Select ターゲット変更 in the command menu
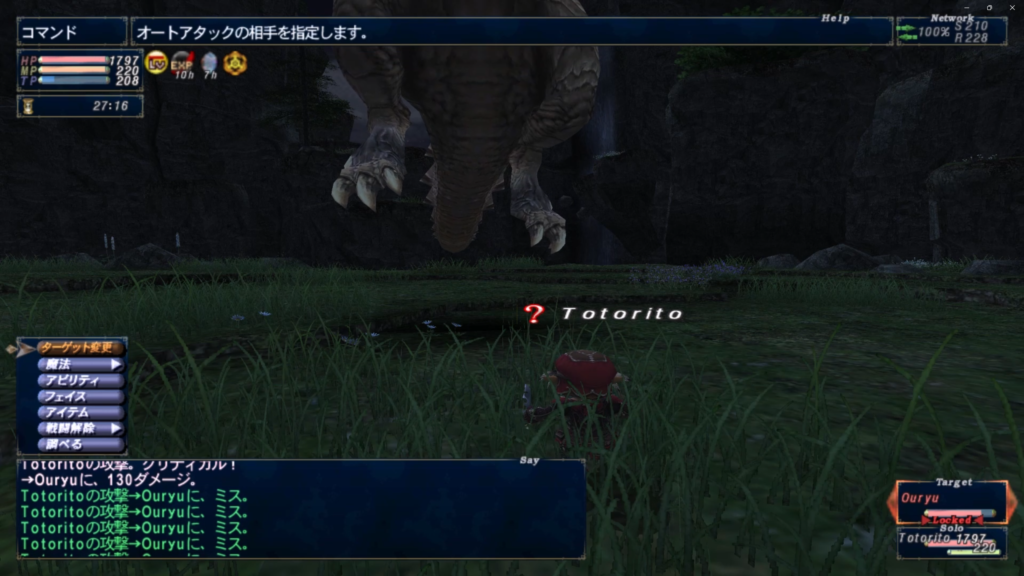1024x576 pixels. pos(80,348)
